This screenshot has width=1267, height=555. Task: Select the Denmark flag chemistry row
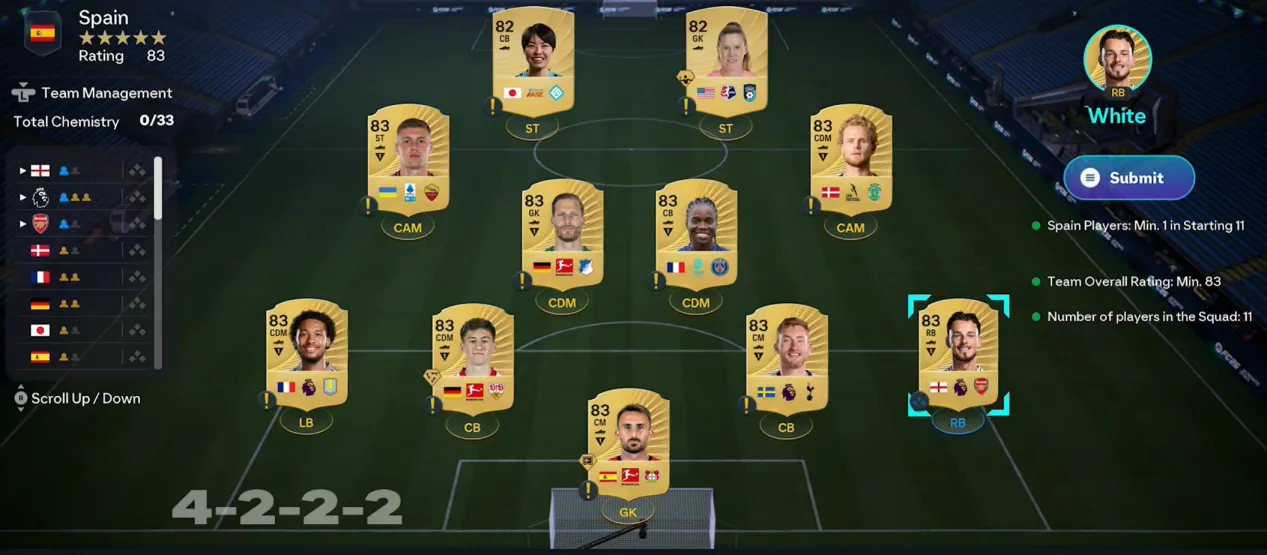tap(40, 250)
